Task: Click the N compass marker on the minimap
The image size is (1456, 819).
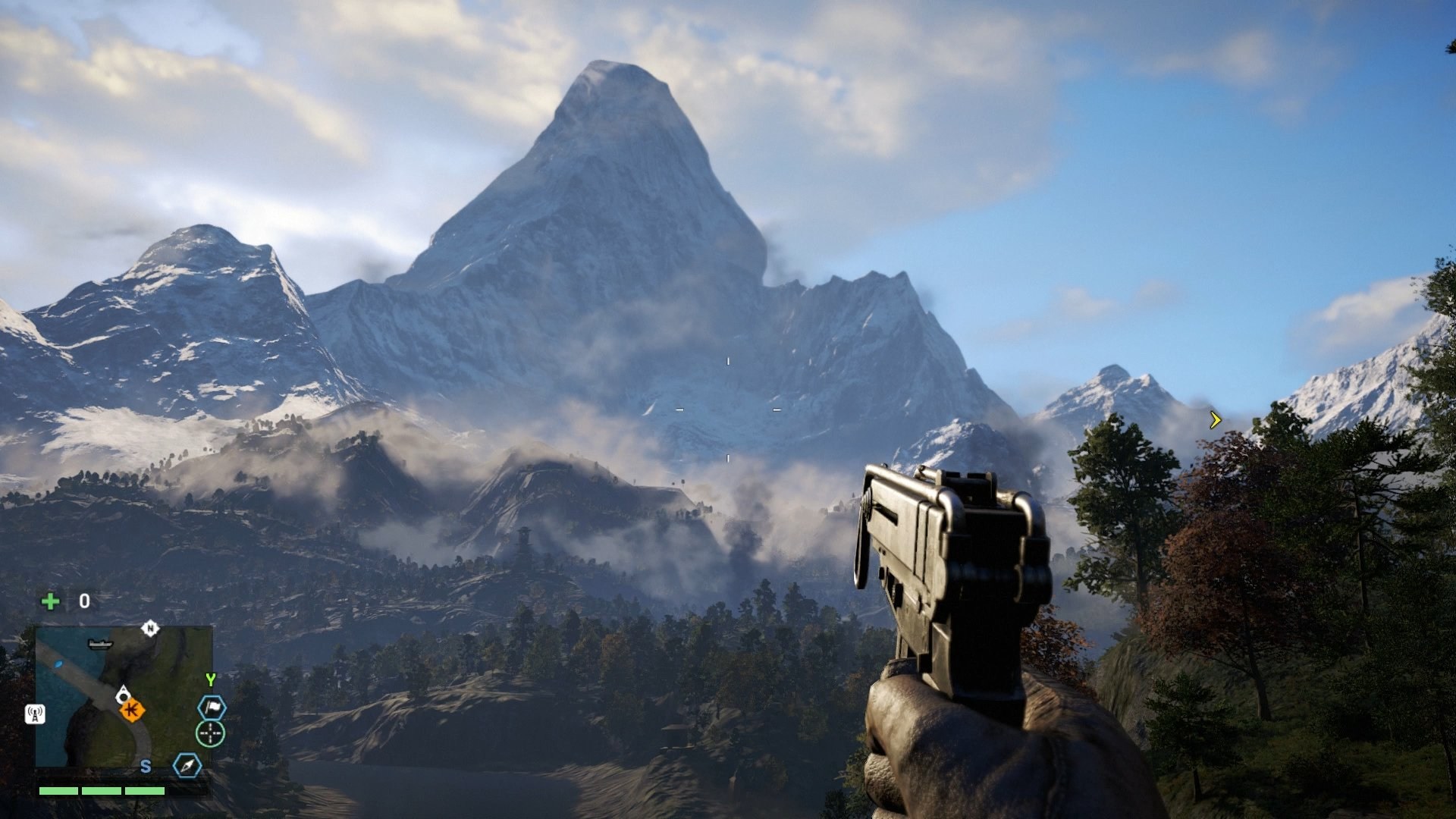Action: point(150,628)
